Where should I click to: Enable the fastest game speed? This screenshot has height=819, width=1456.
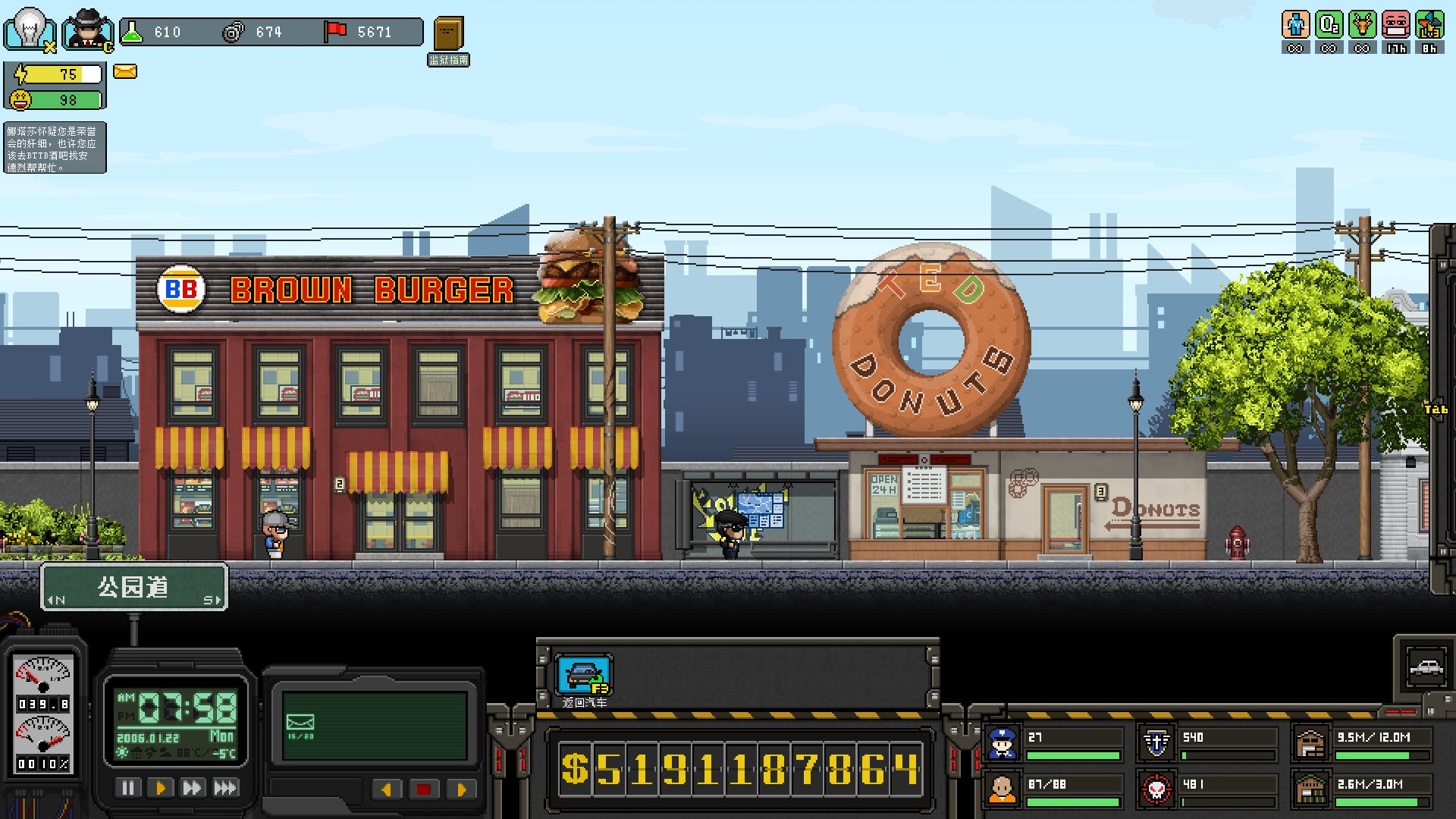[223, 788]
